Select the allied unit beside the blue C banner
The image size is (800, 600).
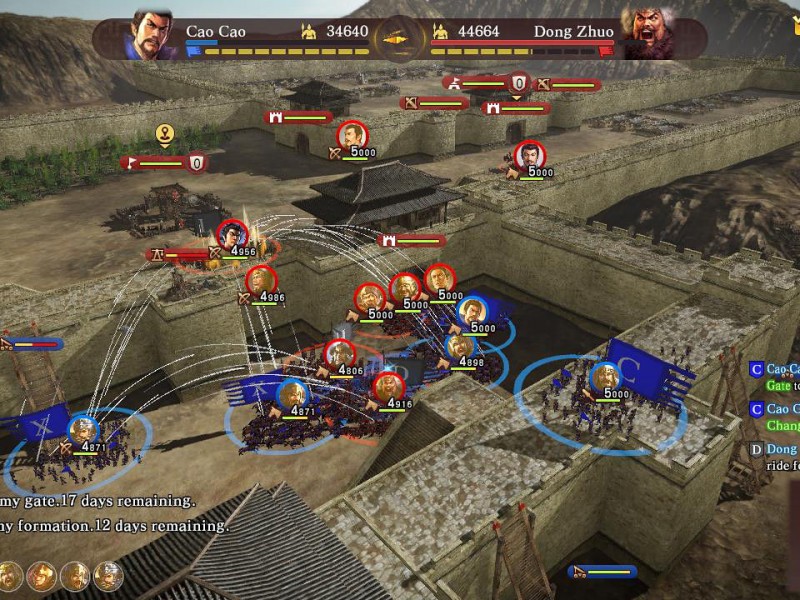[604, 378]
